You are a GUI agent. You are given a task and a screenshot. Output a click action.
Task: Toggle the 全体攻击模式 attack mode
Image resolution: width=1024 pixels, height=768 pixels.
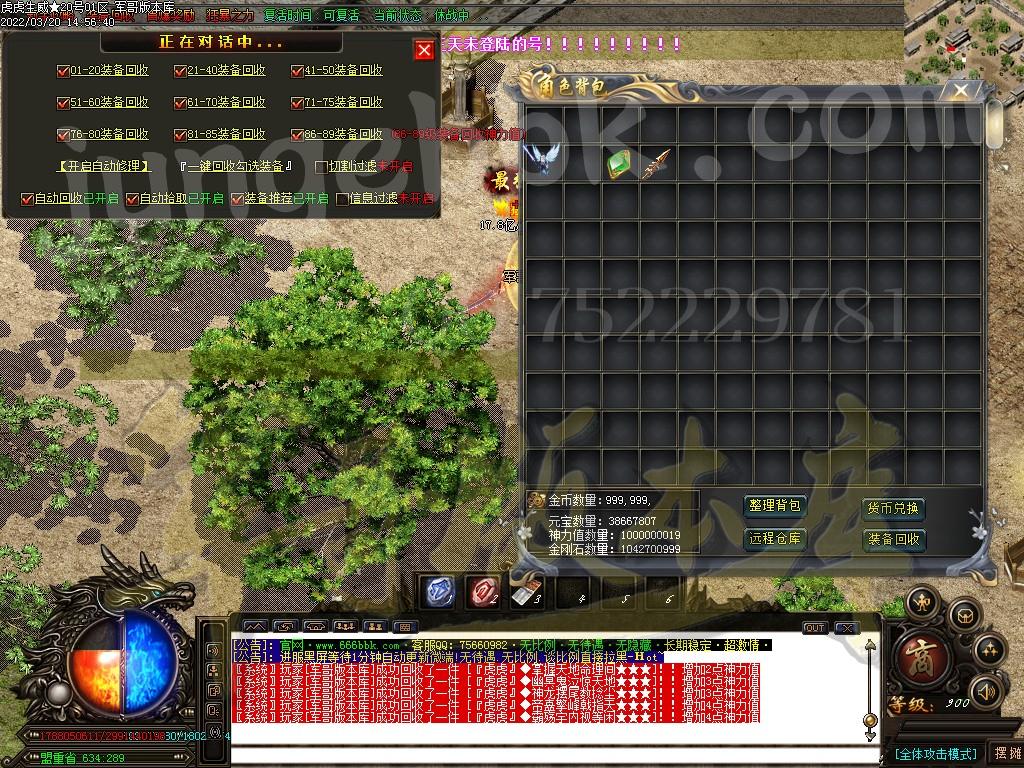pyautogui.click(x=935, y=753)
